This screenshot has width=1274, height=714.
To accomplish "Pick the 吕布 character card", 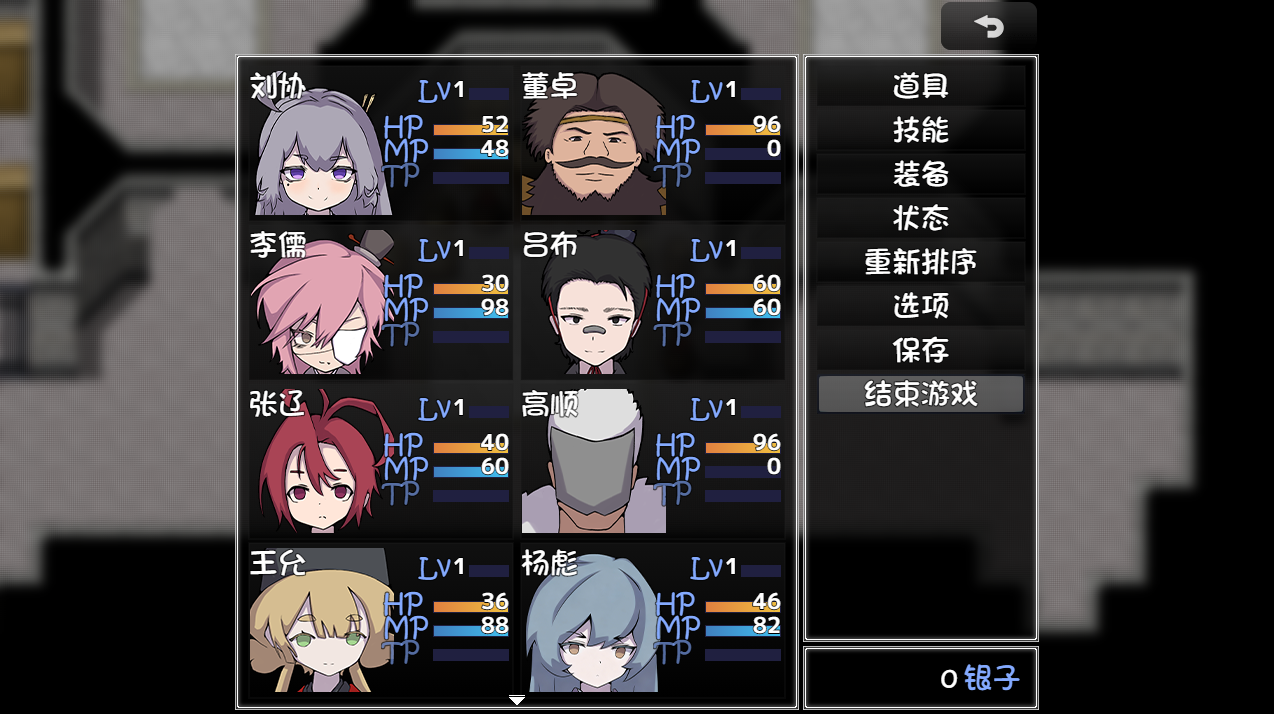I will point(652,301).
